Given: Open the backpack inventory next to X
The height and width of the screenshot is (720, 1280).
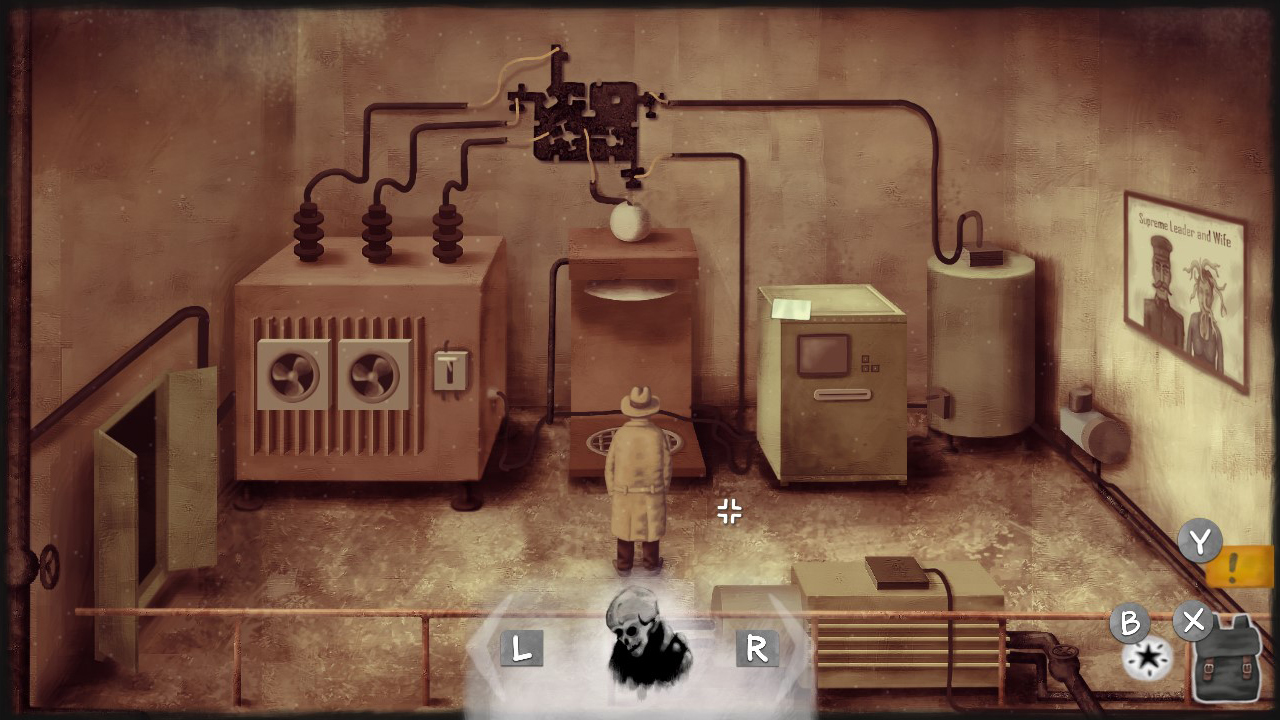Looking at the screenshot, I should coord(1228,655).
